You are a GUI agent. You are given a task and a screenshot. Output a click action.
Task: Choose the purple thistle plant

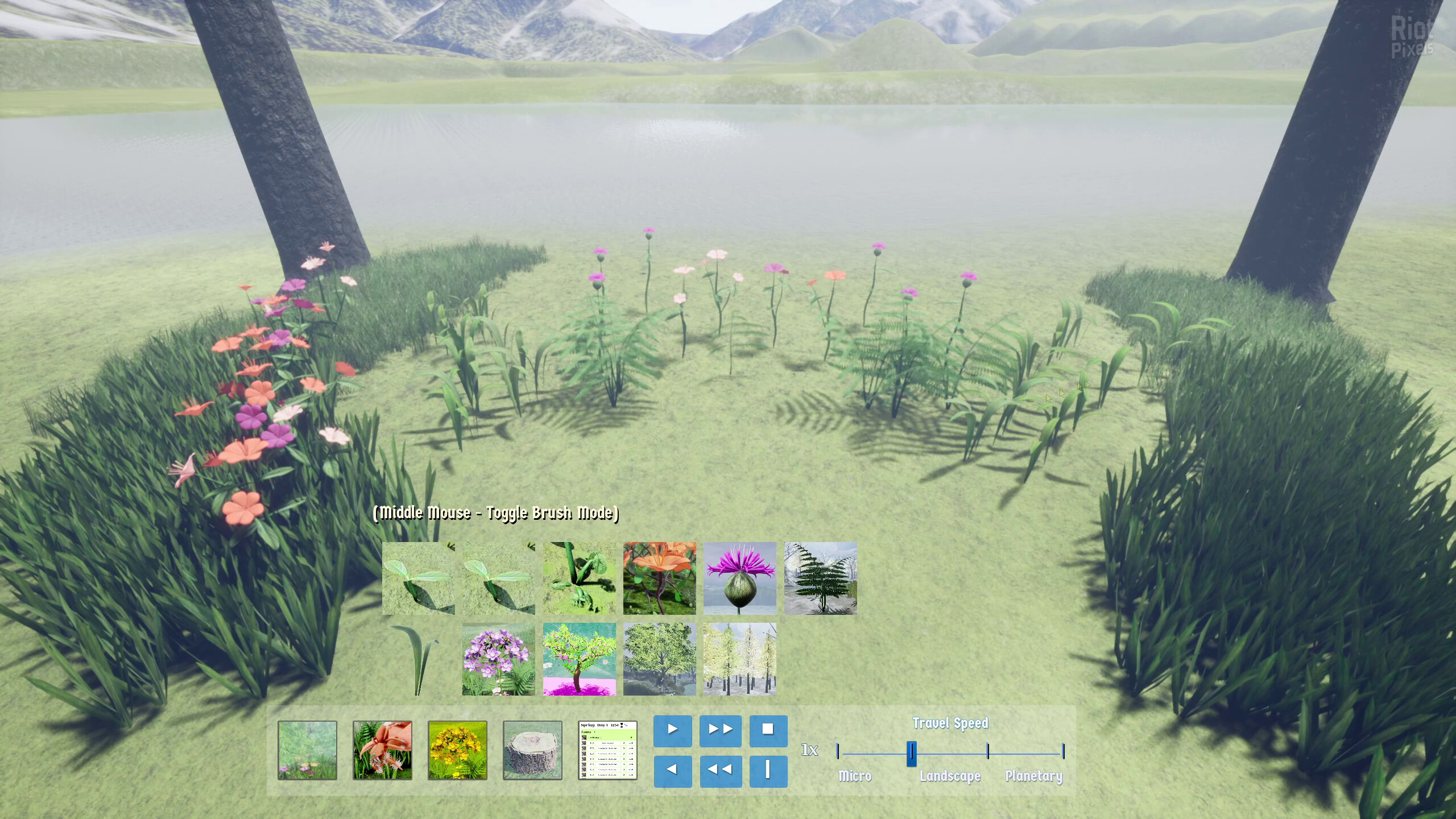coord(739,578)
